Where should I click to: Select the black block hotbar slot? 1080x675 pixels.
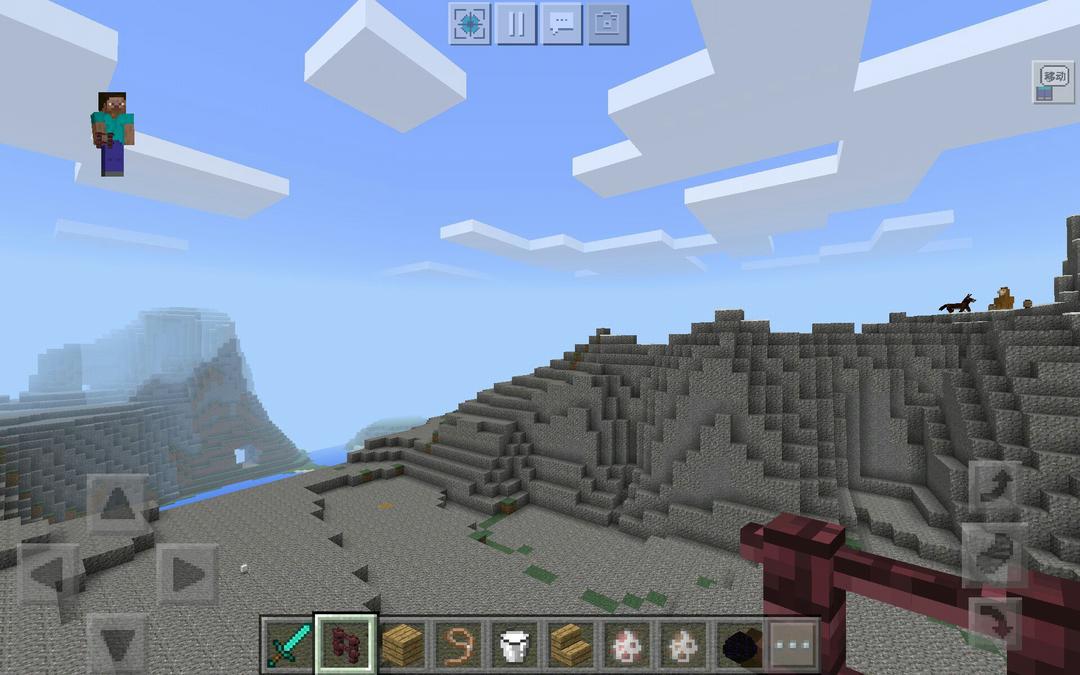coord(740,645)
